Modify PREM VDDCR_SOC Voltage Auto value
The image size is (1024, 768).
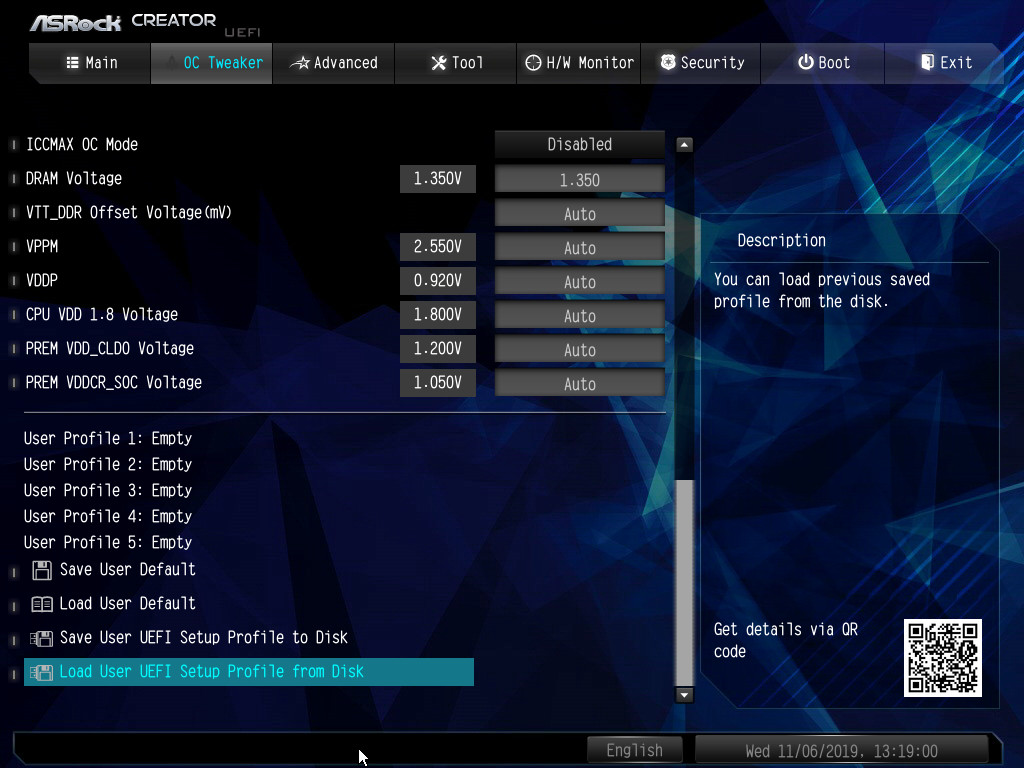[580, 384]
